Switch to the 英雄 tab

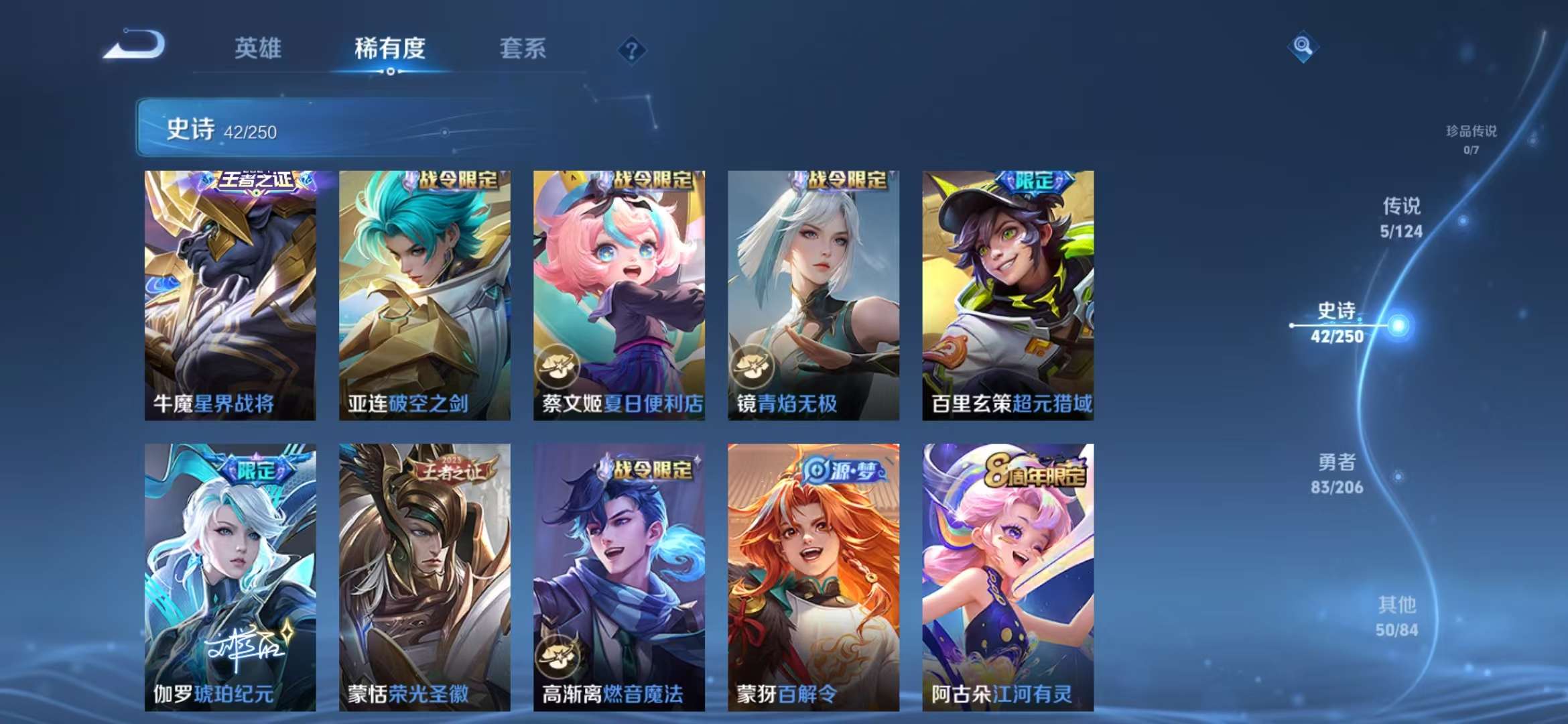(x=257, y=48)
